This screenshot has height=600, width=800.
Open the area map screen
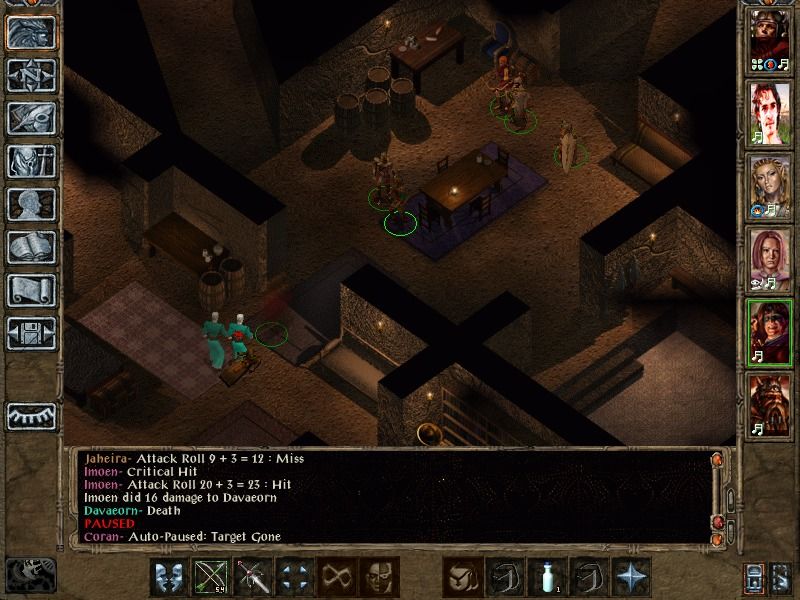click(31, 74)
